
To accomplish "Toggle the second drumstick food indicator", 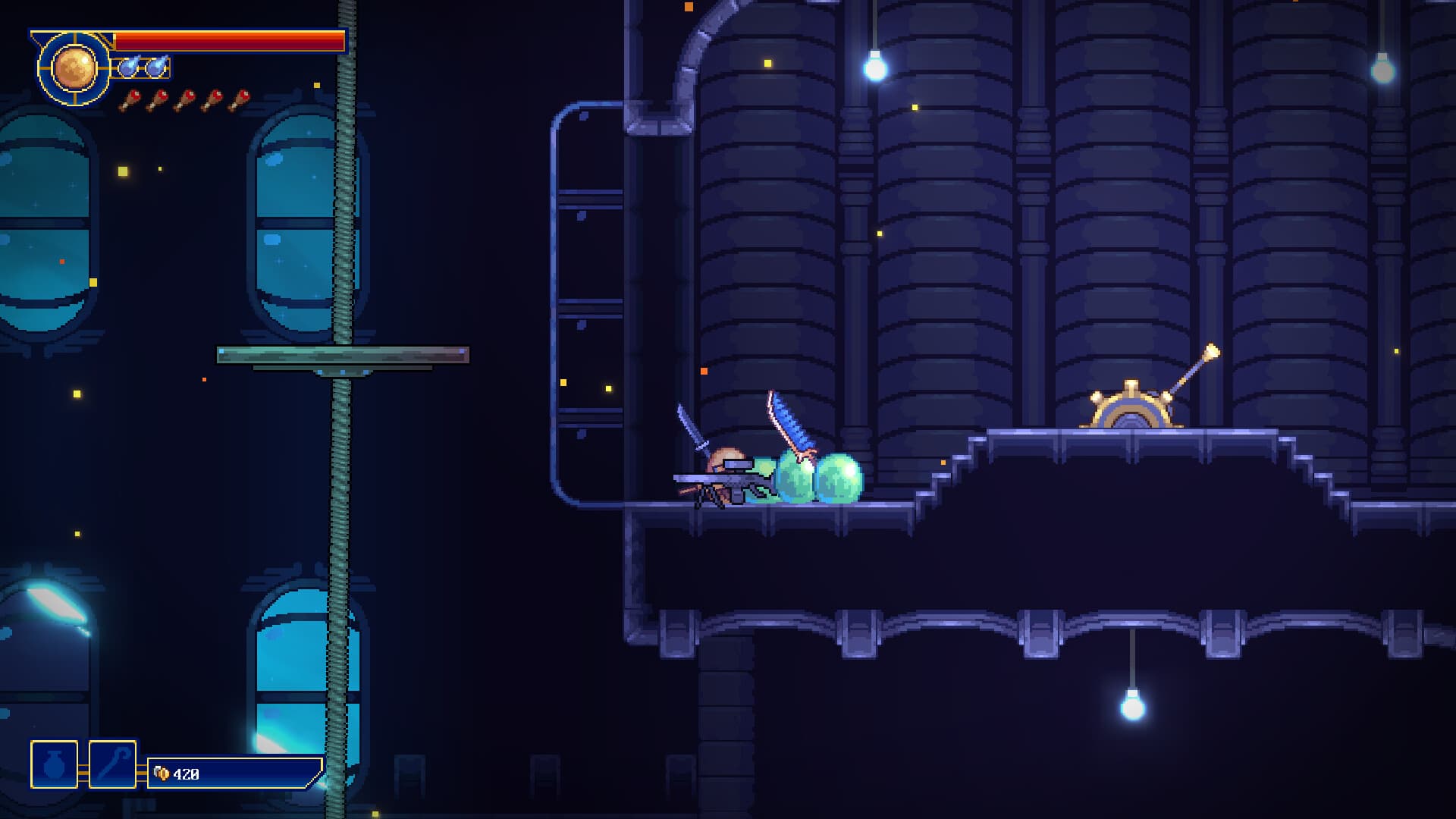I will [156, 99].
